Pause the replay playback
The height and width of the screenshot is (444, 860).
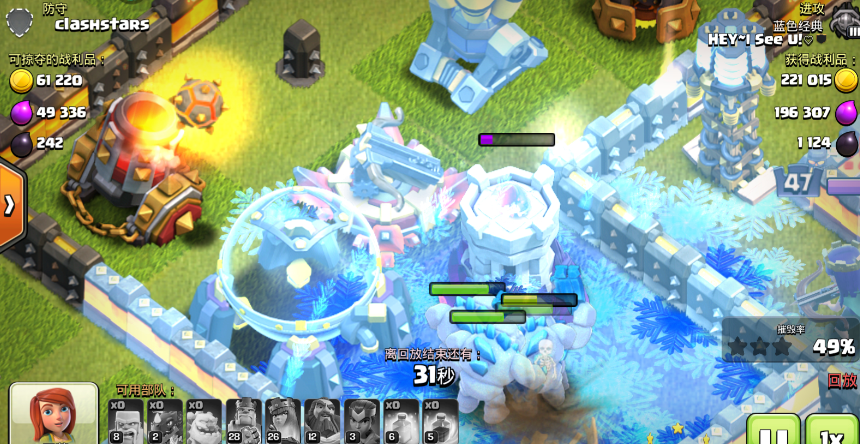pyautogui.click(x=773, y=432)
